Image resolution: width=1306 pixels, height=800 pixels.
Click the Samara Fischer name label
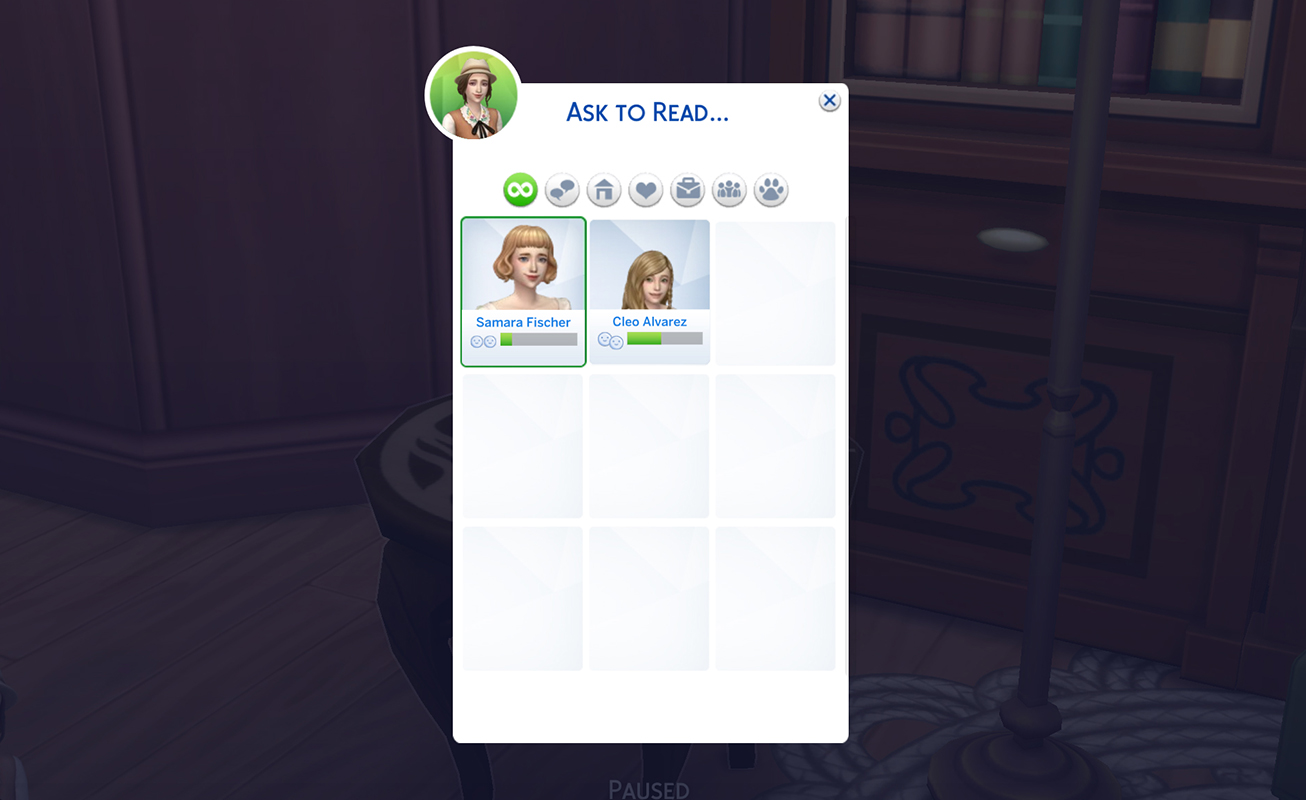tap(522, 321)
